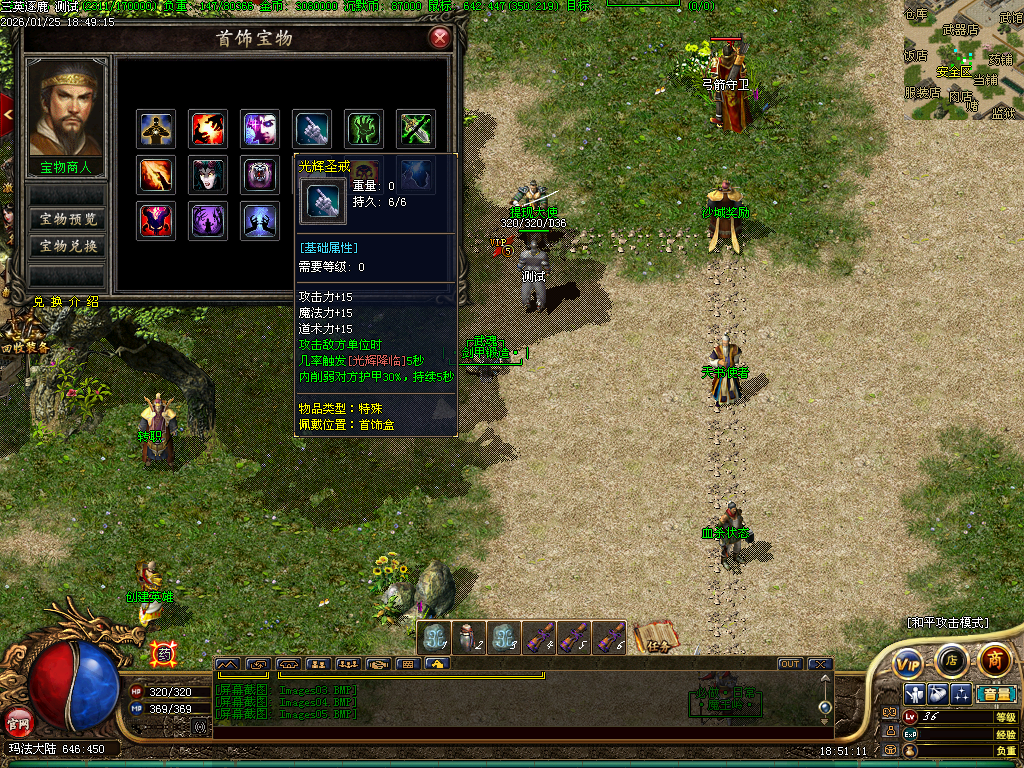1024x768 pixels.
Task: Toggle the 音量 volume button
Action: click(x=996, y=694)
